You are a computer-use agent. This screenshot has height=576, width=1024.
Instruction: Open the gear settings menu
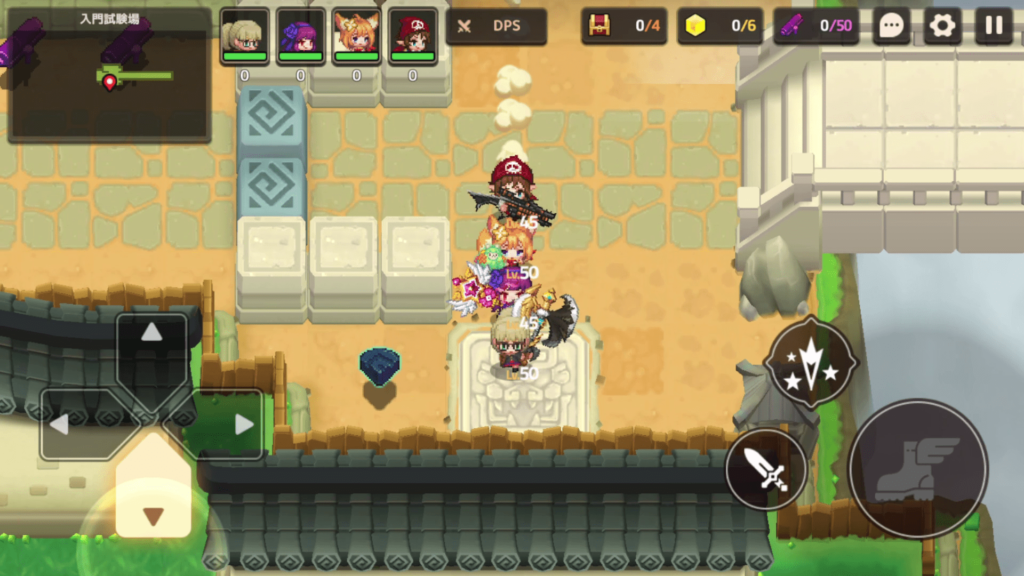coord(942,26)
